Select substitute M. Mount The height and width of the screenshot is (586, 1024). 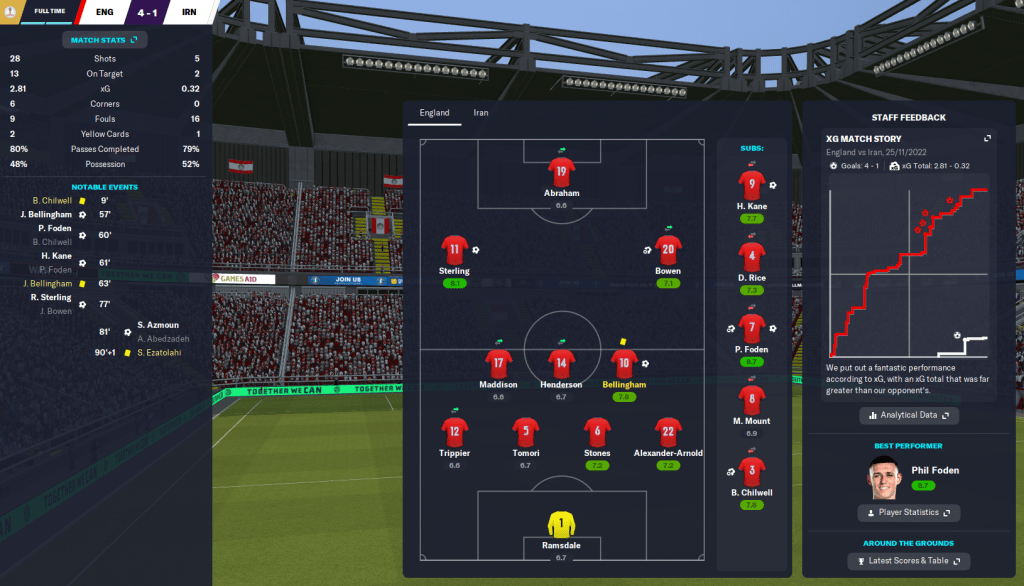(752, 401)
